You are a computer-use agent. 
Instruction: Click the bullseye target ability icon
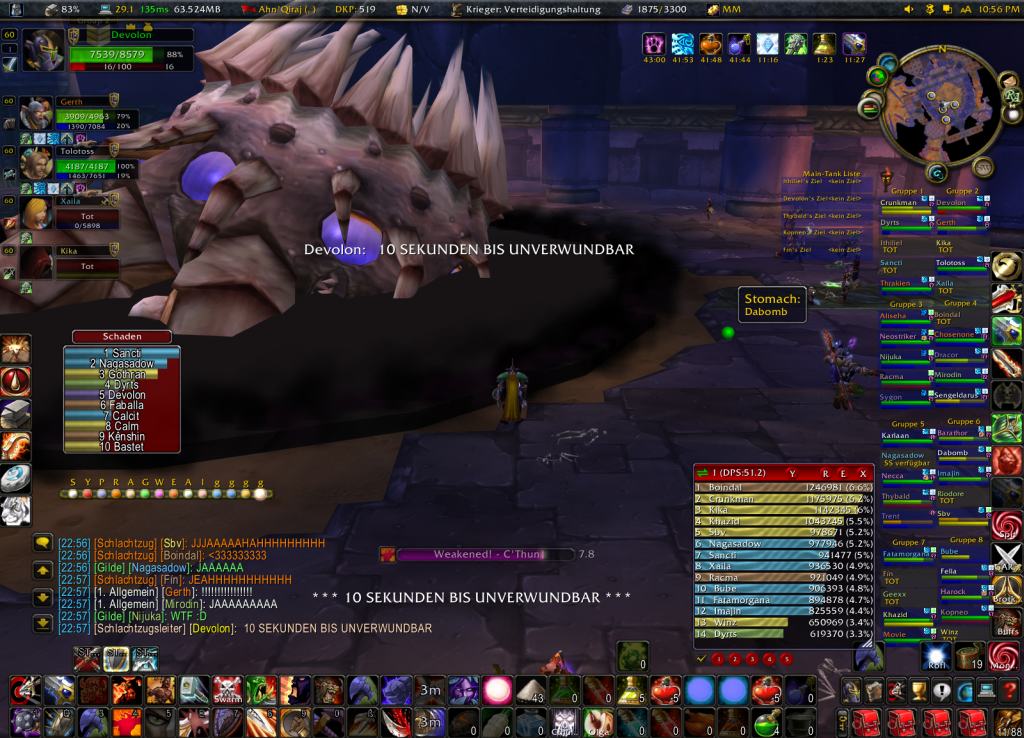26,690
